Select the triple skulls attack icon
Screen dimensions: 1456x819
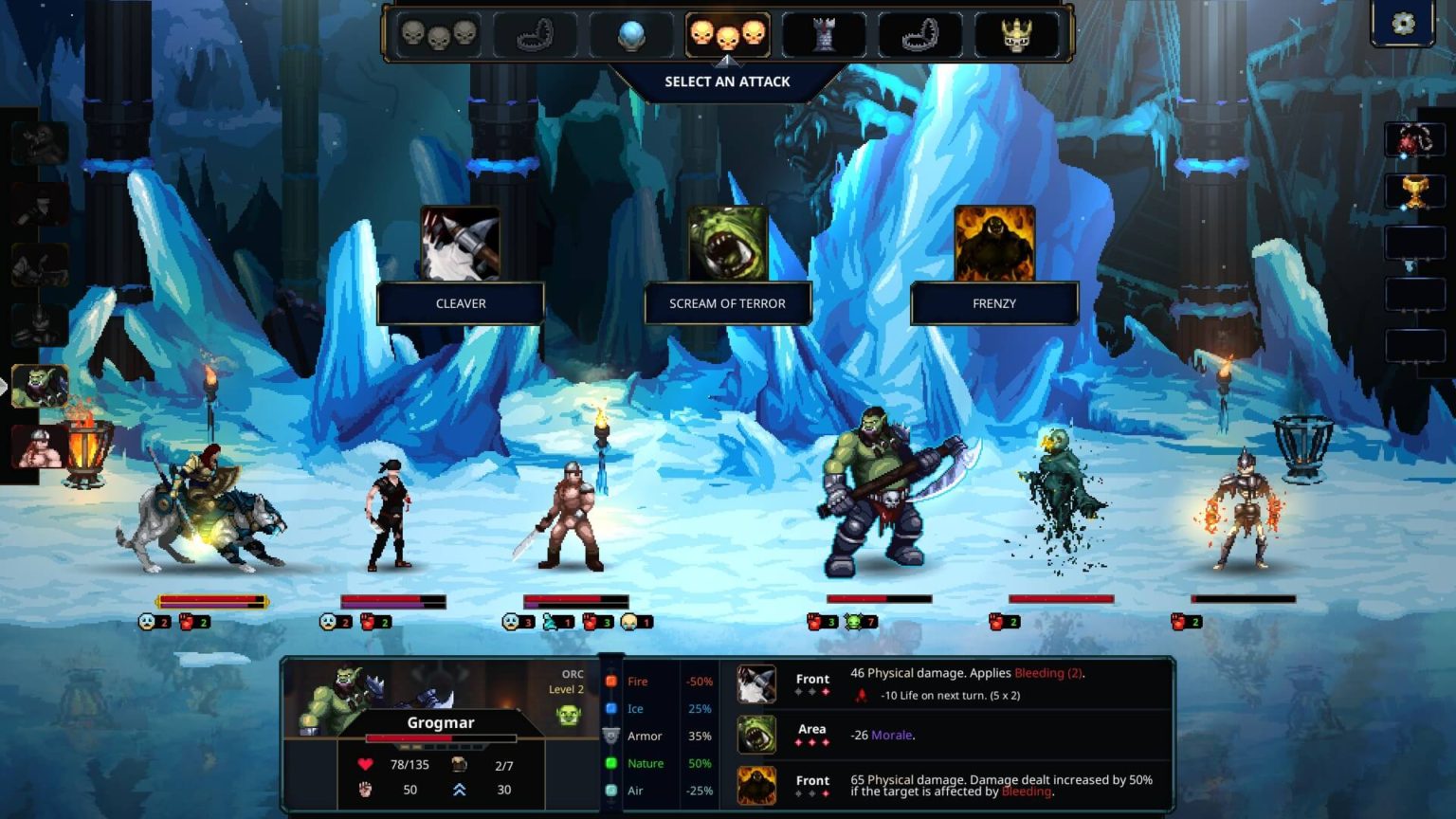click(440, 35)
